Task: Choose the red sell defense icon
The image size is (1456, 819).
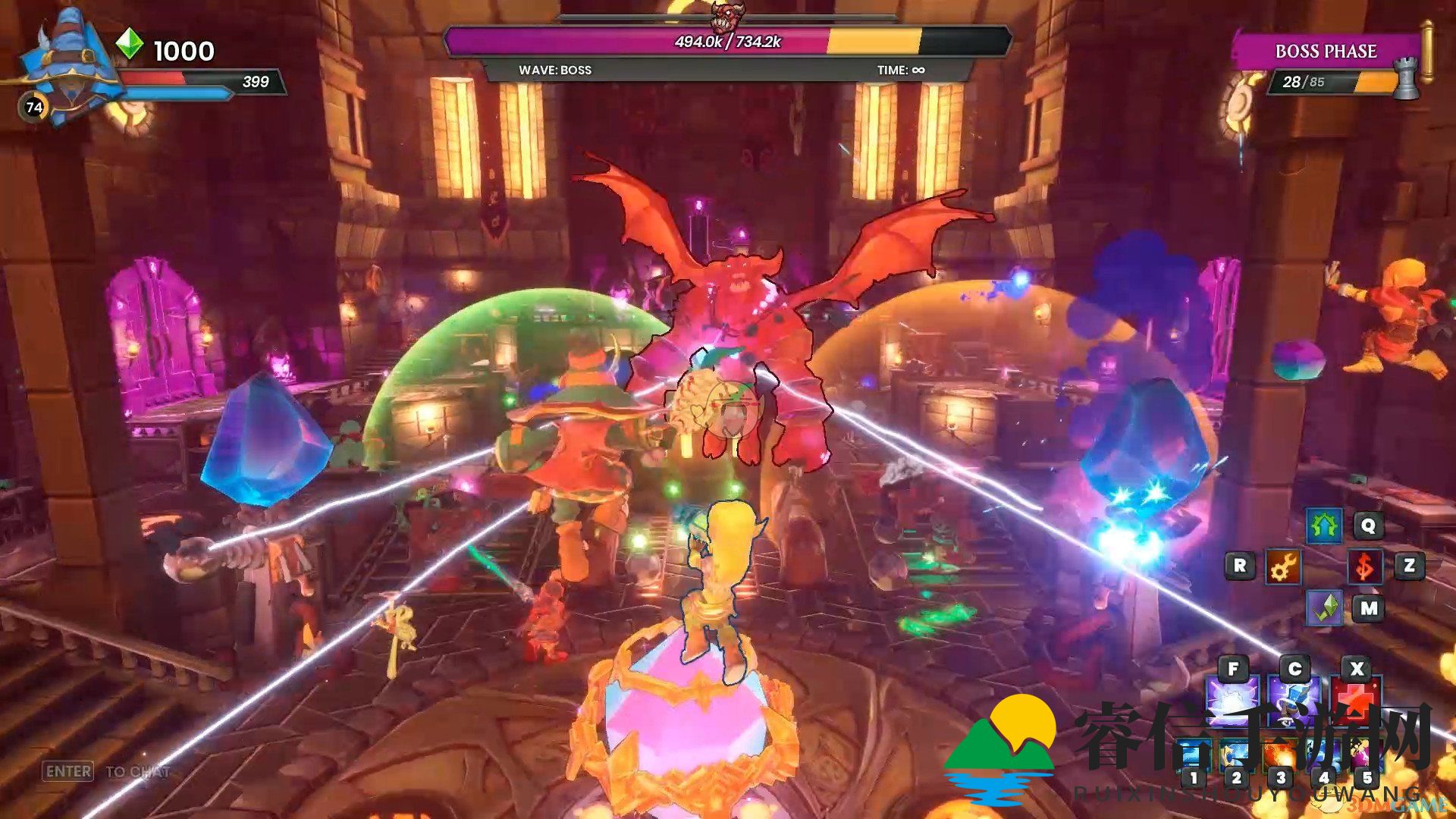Action: coord(1364,566)
